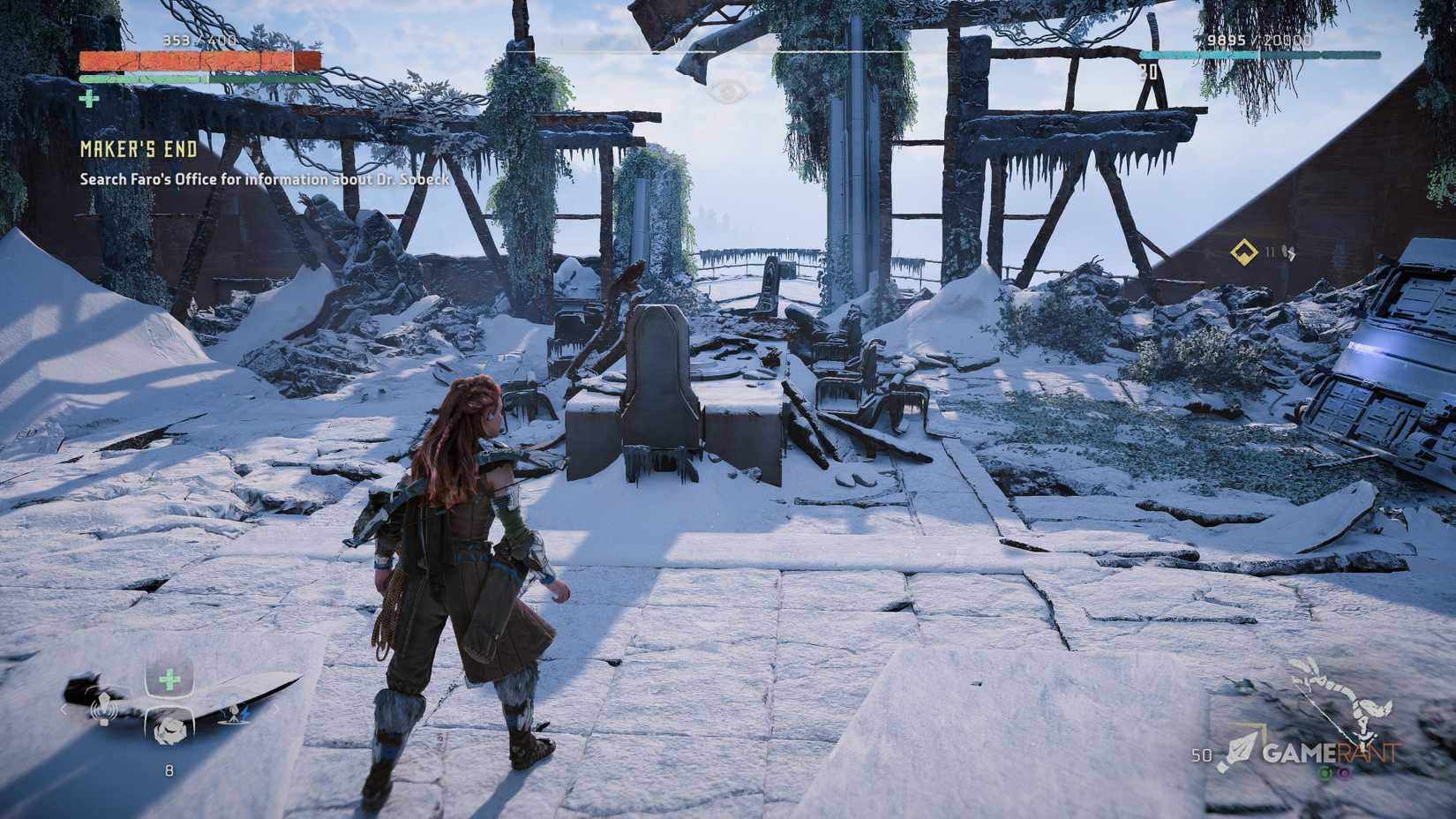This screenshot has height=819, width=1456.
Task: Click the equipped spear icon on the weapon wheel
Action: point(104,710)
